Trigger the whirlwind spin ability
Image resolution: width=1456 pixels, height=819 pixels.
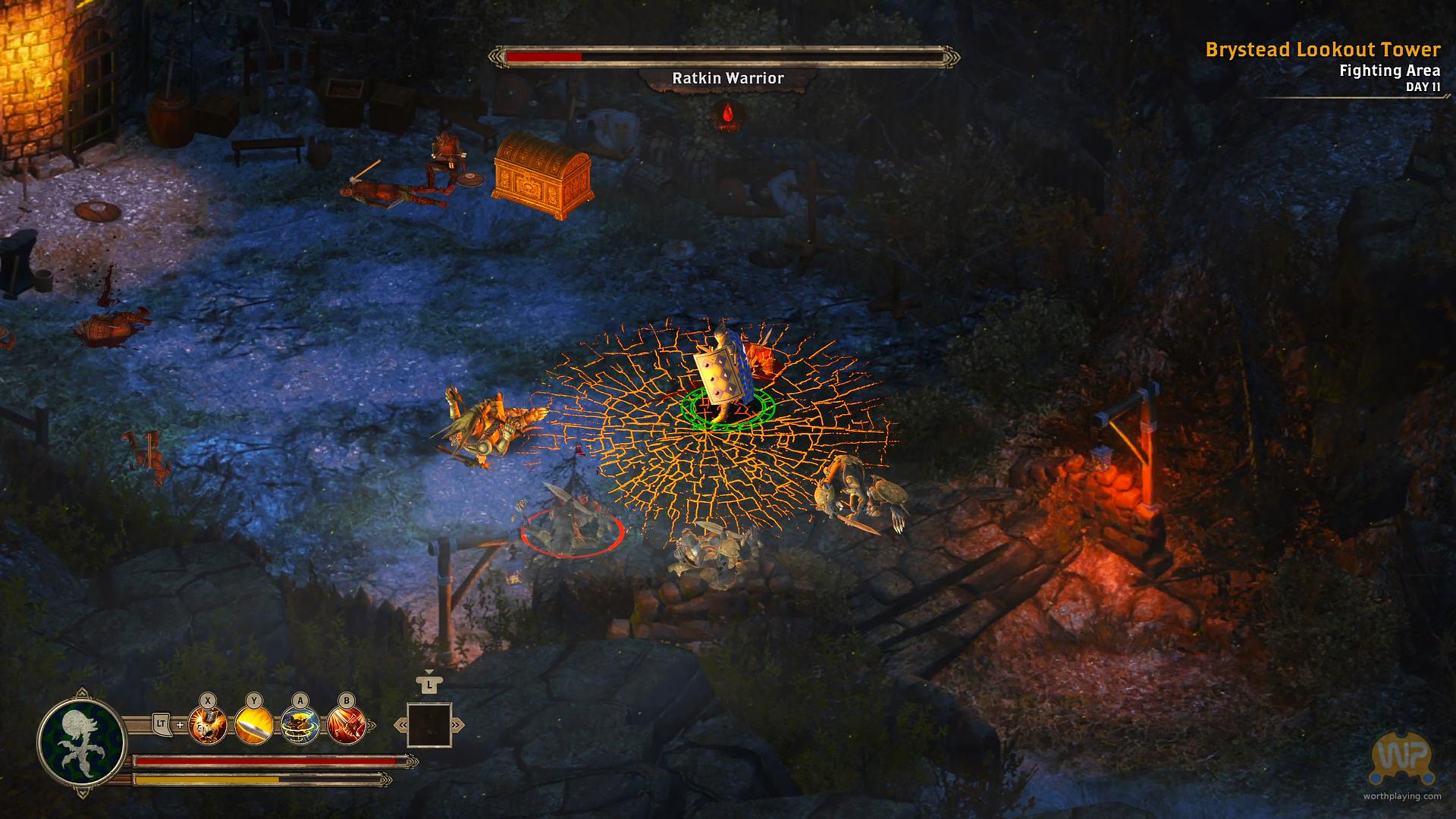pyautogui.click(x=300, y=725)
